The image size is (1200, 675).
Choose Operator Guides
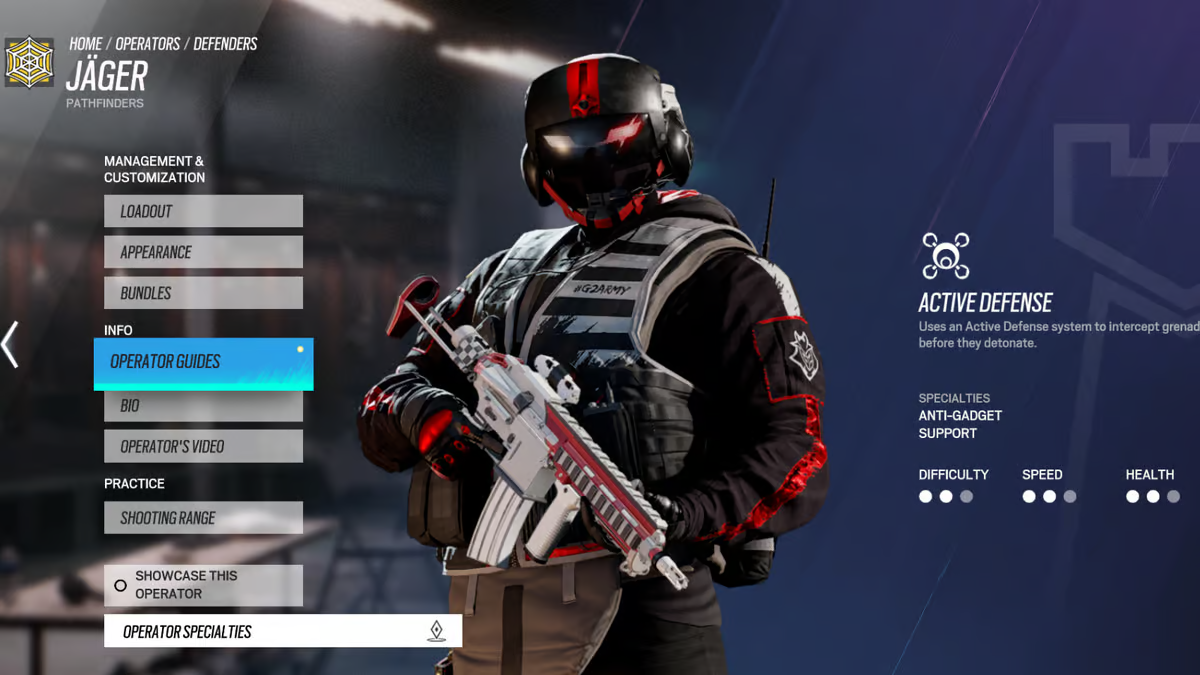203,362
